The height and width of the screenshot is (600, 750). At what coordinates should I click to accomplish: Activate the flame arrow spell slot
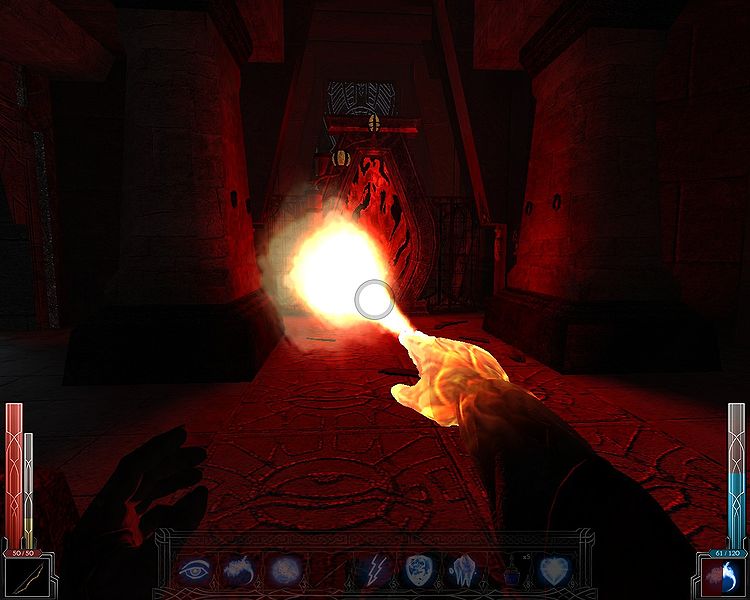tap(238, 571)
